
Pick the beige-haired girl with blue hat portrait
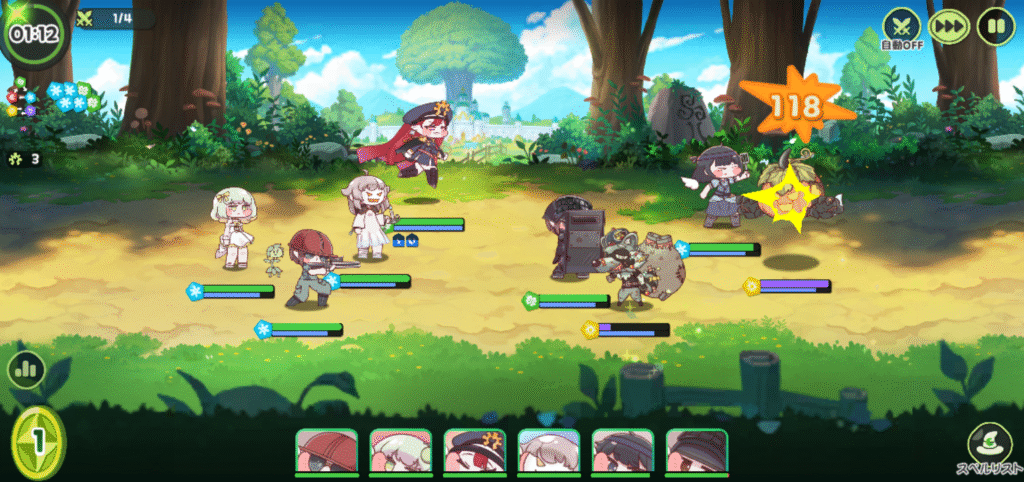pos(548,453)
